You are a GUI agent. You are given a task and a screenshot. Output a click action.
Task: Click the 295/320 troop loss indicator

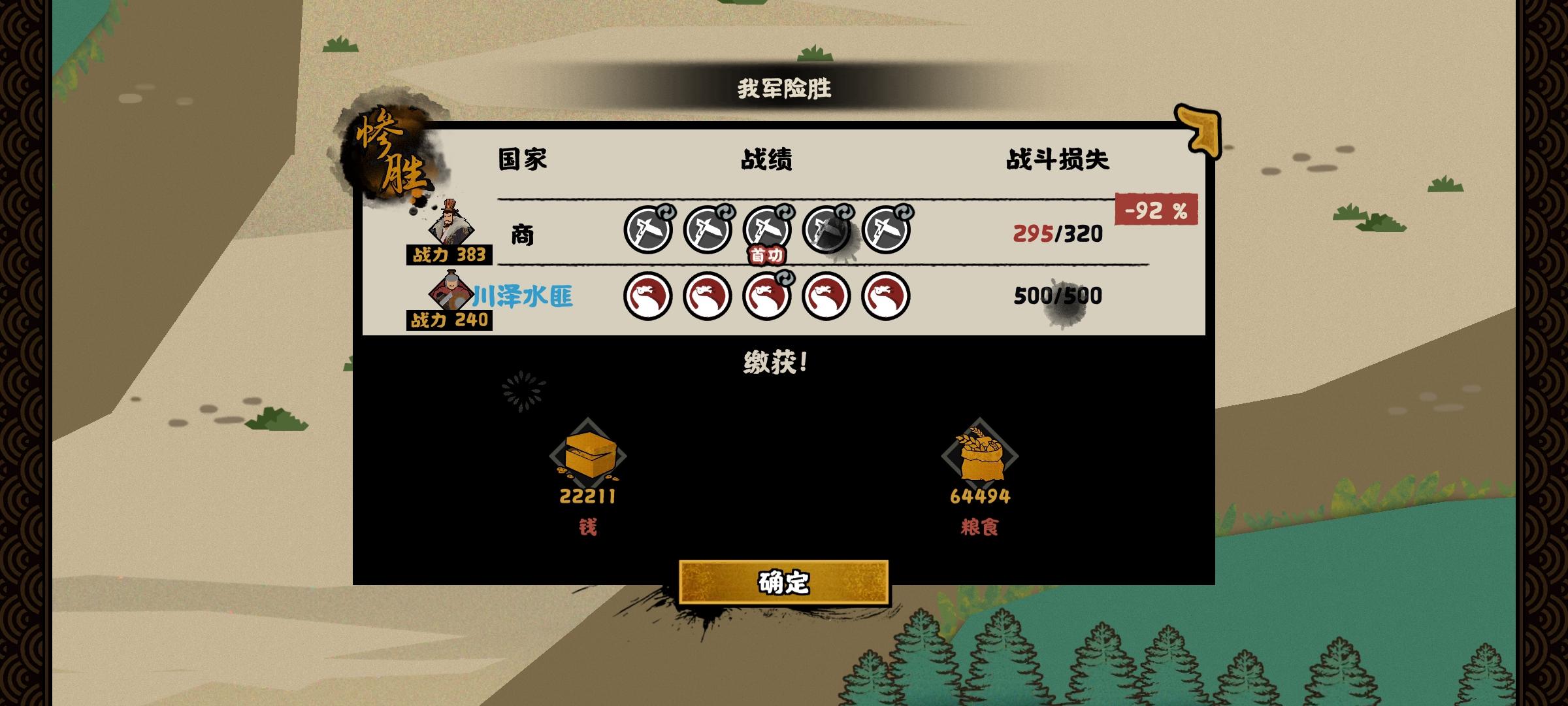tap(1058, 233)
